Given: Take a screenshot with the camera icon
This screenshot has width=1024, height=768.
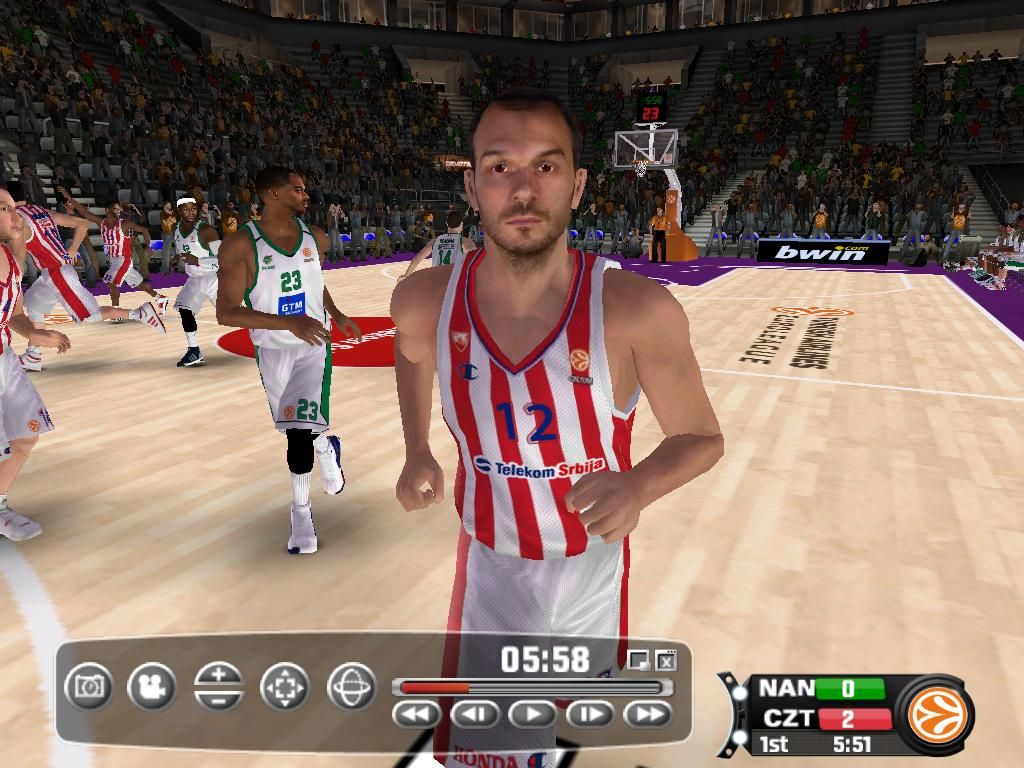Looking at the screenshot, I should 90,687.
